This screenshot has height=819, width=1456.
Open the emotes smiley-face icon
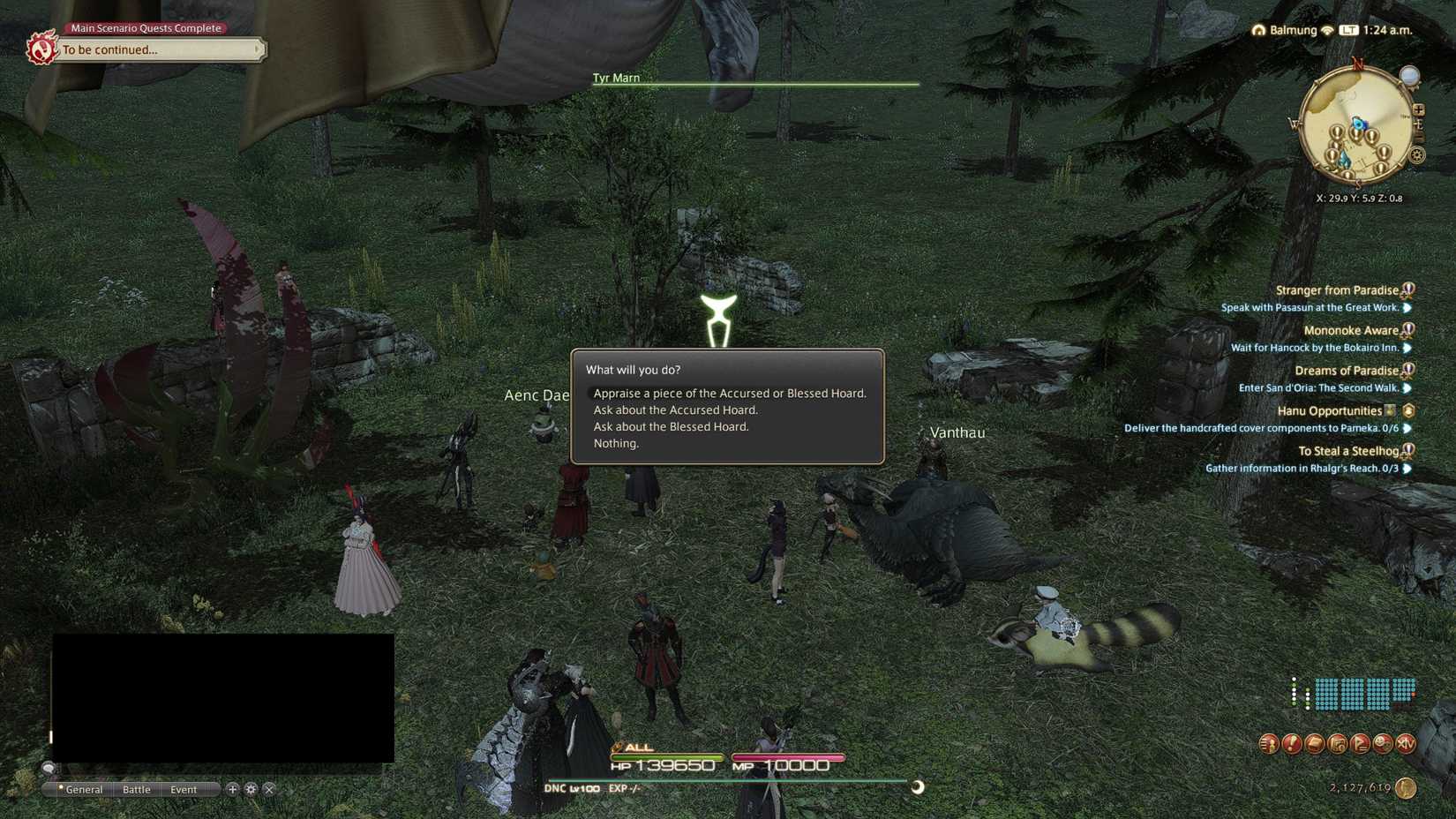tap(1382, 744)
